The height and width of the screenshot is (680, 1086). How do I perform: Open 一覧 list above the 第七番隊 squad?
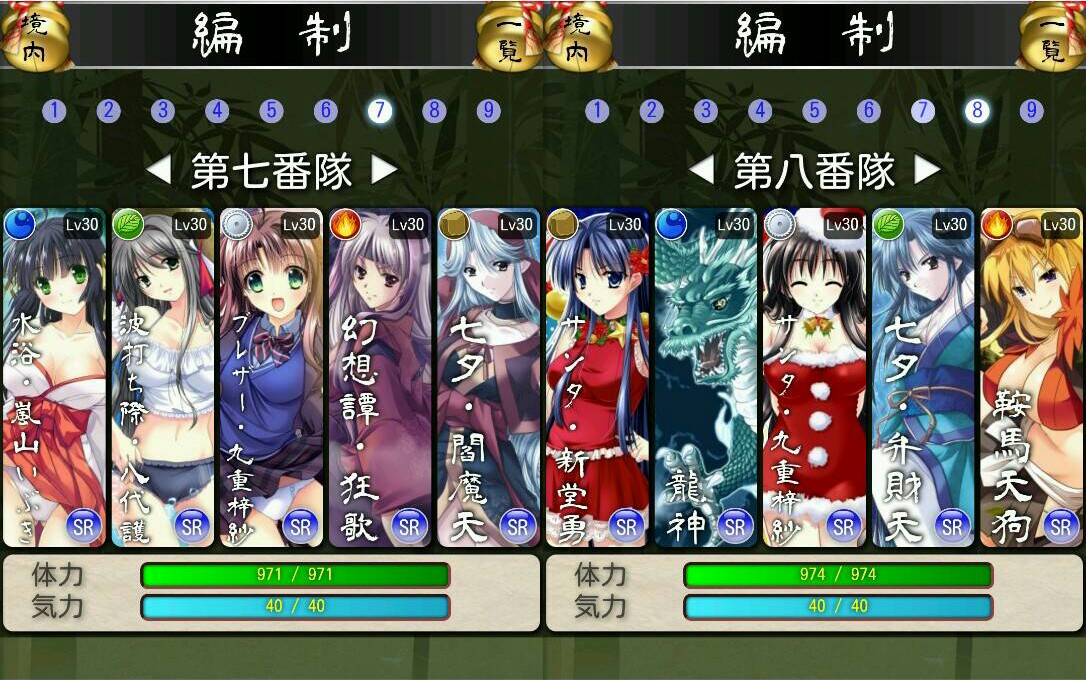(x=509, y=37)
